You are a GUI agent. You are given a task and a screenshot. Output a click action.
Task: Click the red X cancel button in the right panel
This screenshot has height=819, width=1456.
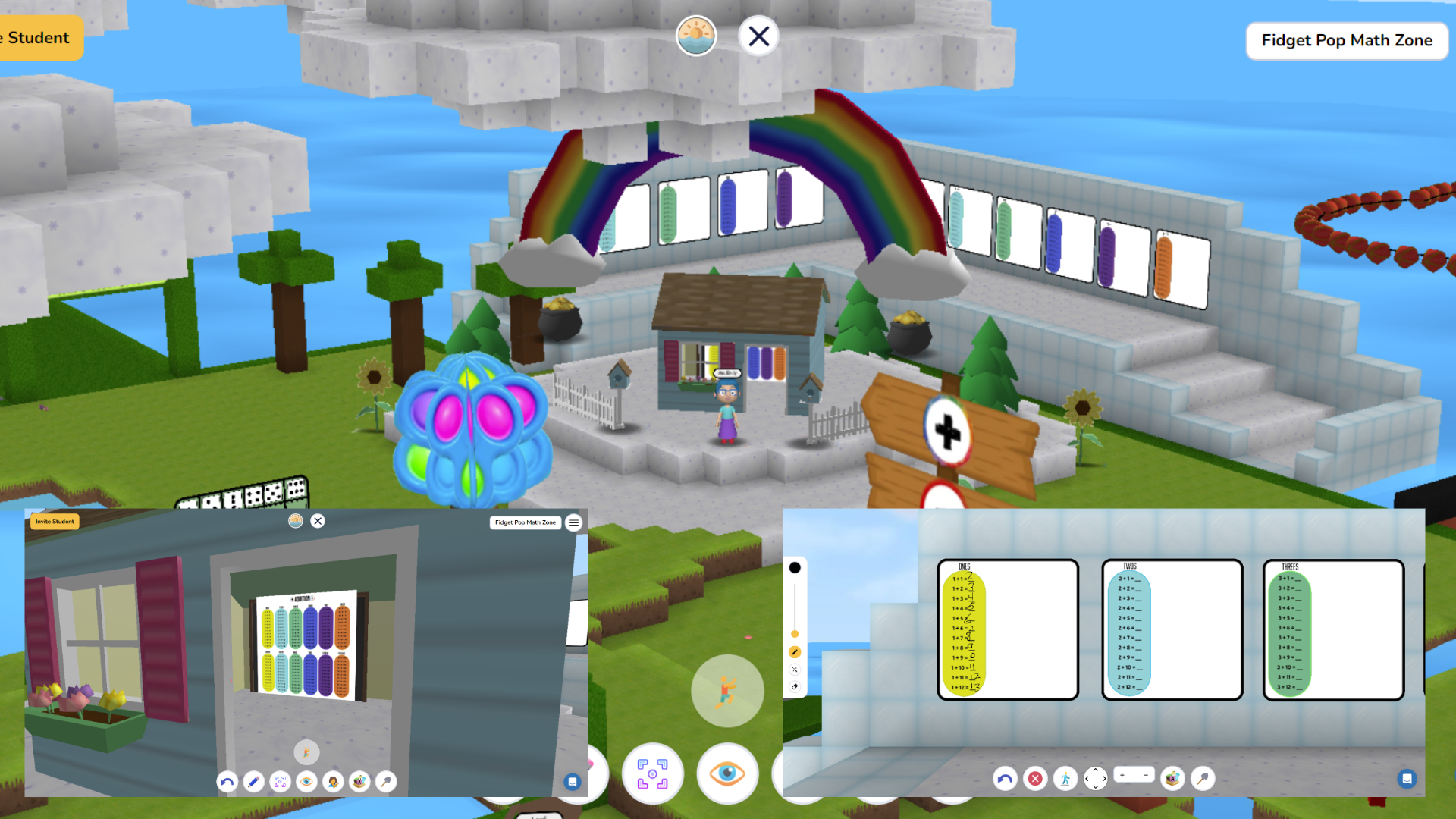[x=1034, y=778]
